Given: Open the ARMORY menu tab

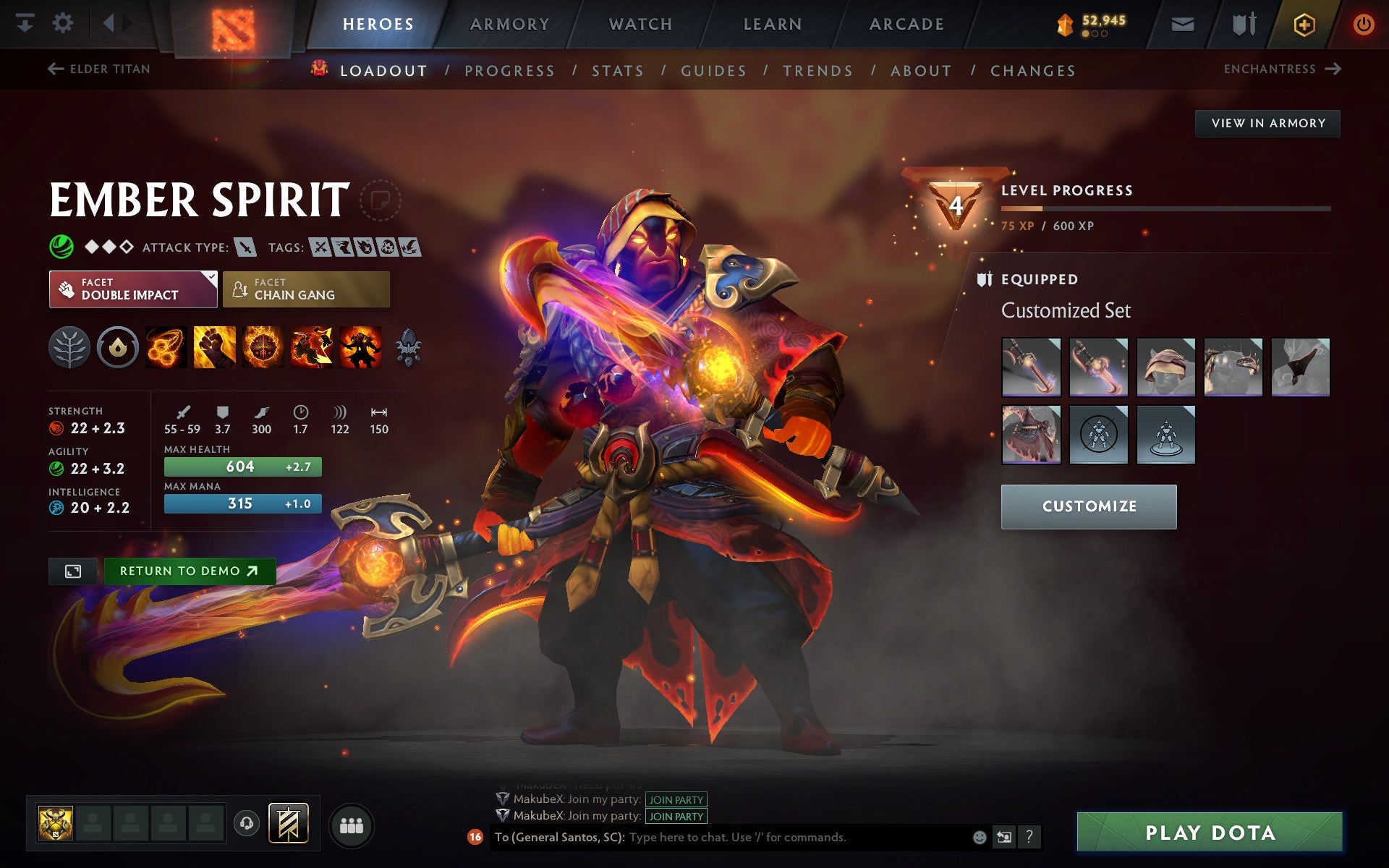Looking at the screenshot, I should click(509, 23).
